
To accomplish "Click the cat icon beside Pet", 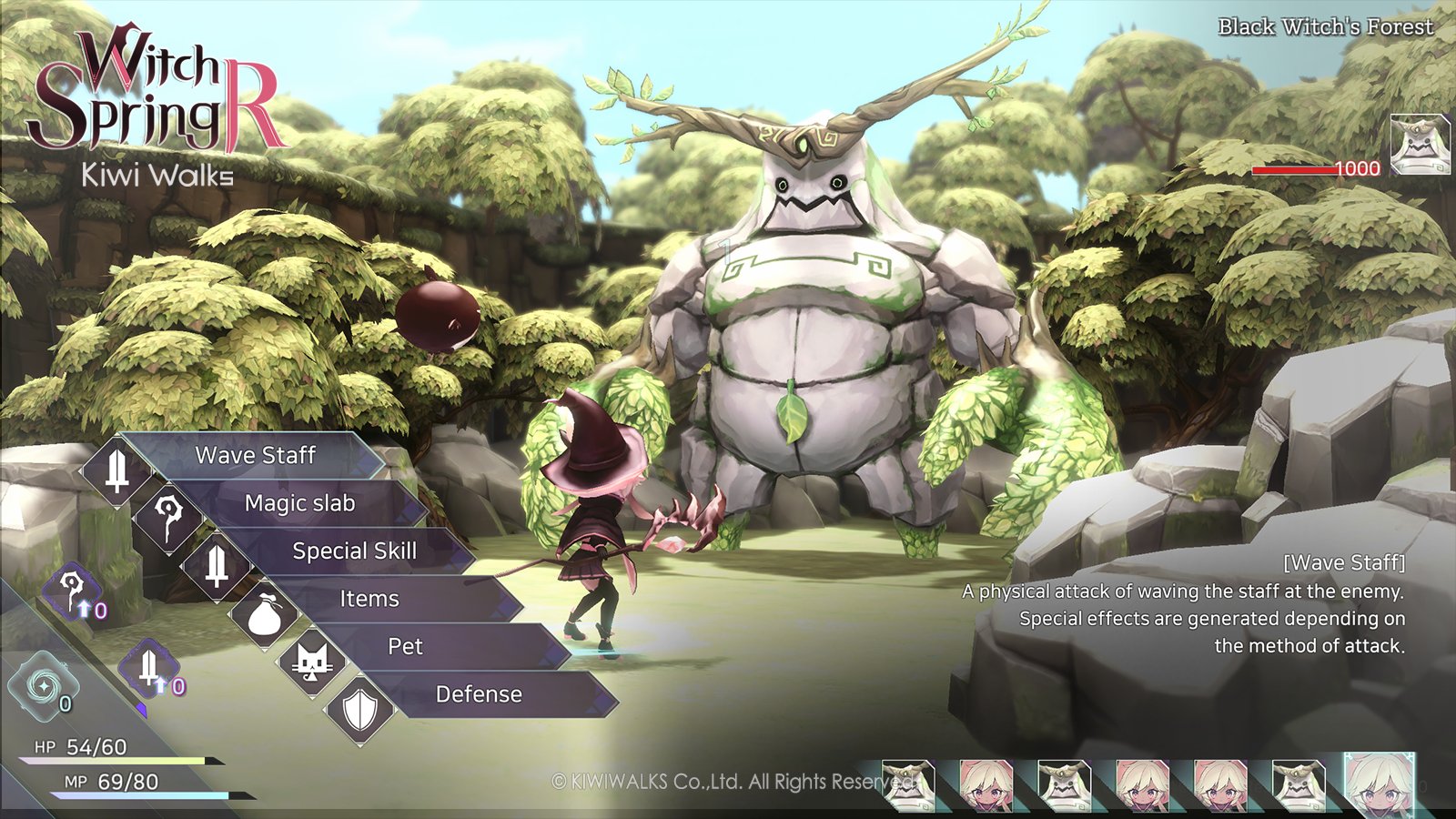I will point(312,662).
